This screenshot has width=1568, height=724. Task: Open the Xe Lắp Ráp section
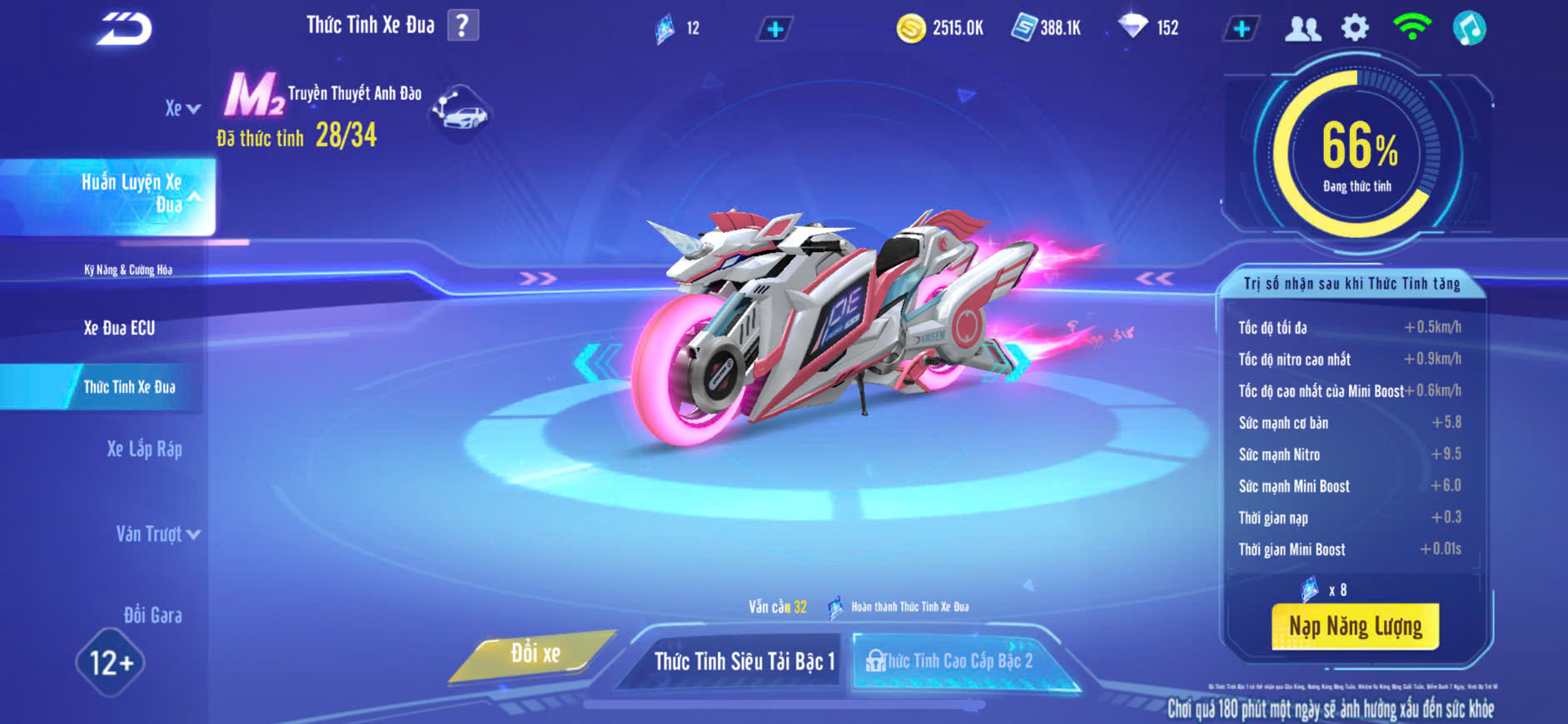point(144,449)
